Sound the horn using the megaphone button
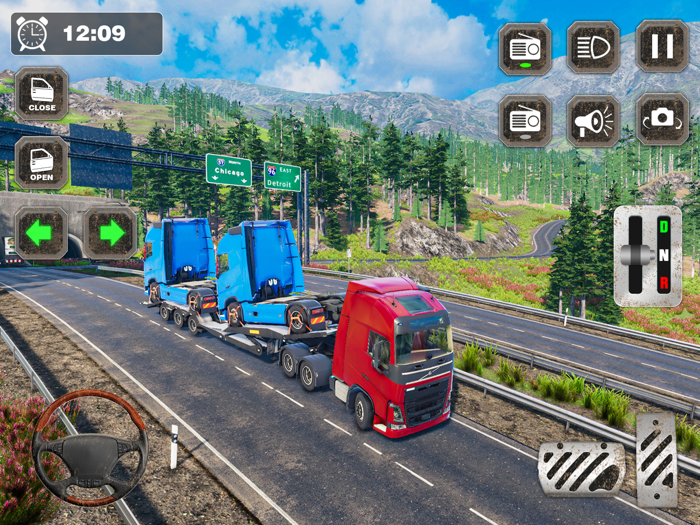The height and width of the screenshot is (525, 700). click(x=593, y=121)
